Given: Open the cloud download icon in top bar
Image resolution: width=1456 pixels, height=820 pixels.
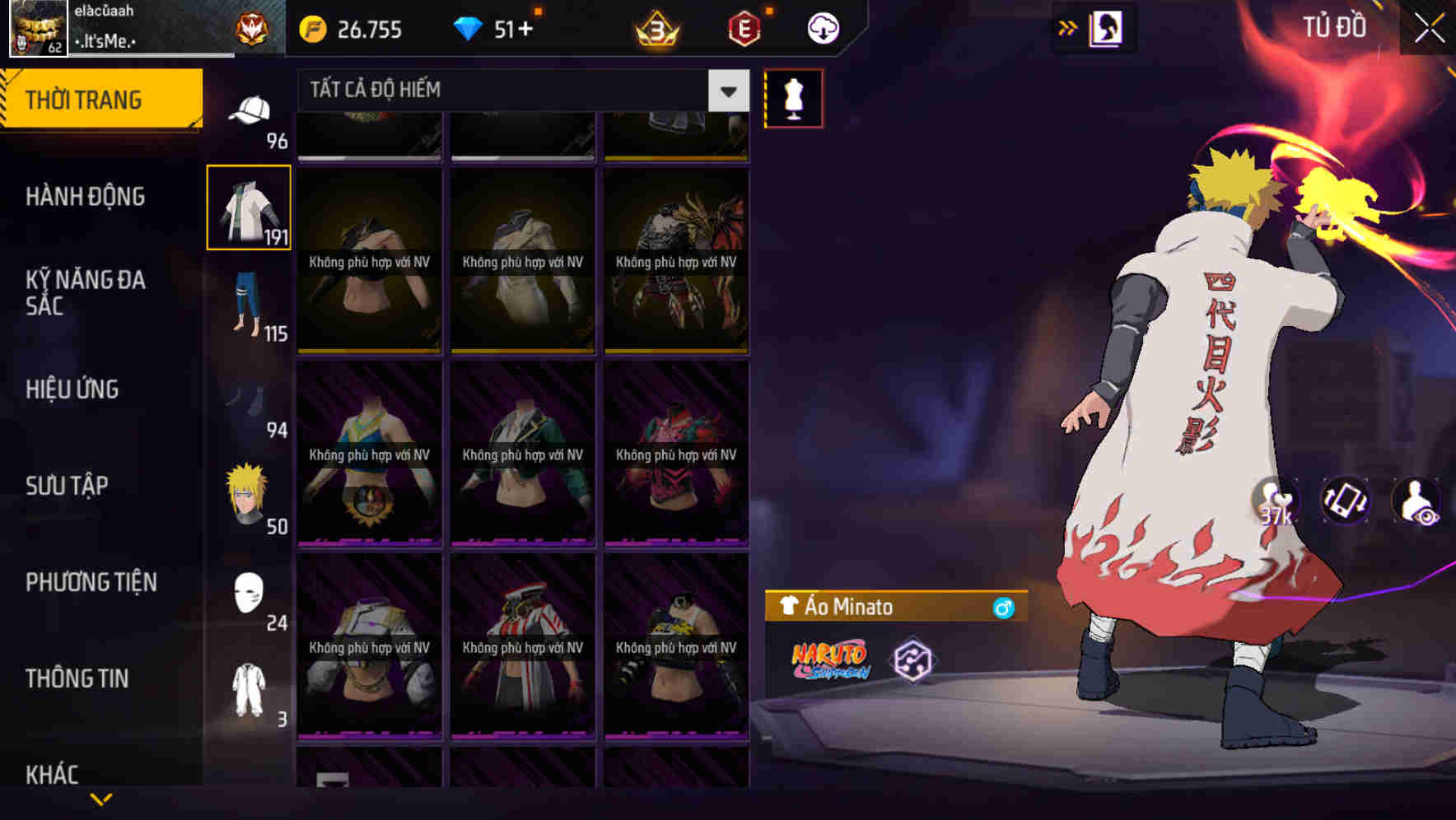Looking at the screenshot, I should (822, 27).
